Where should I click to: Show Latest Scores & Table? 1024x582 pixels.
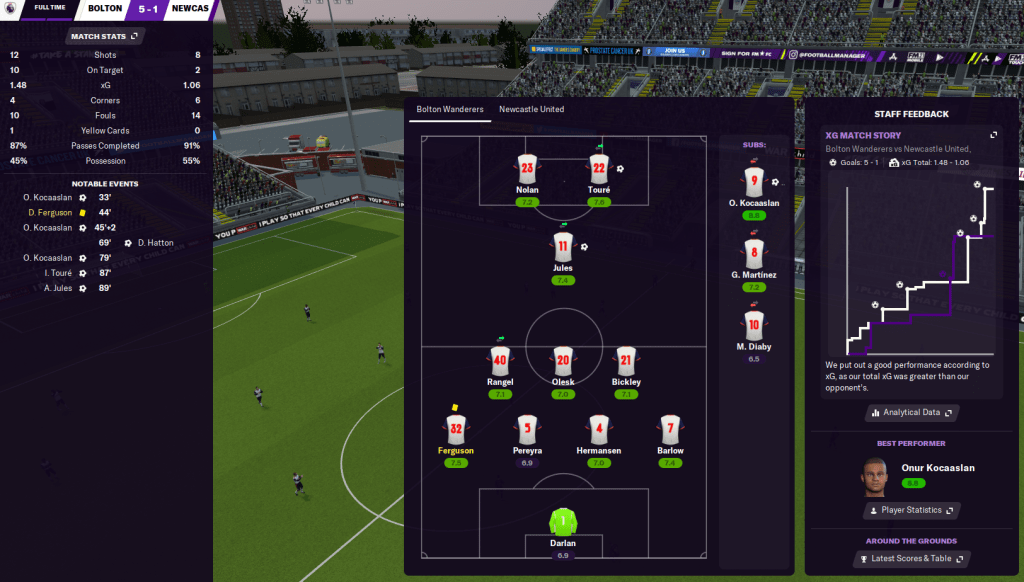(911, 559)
